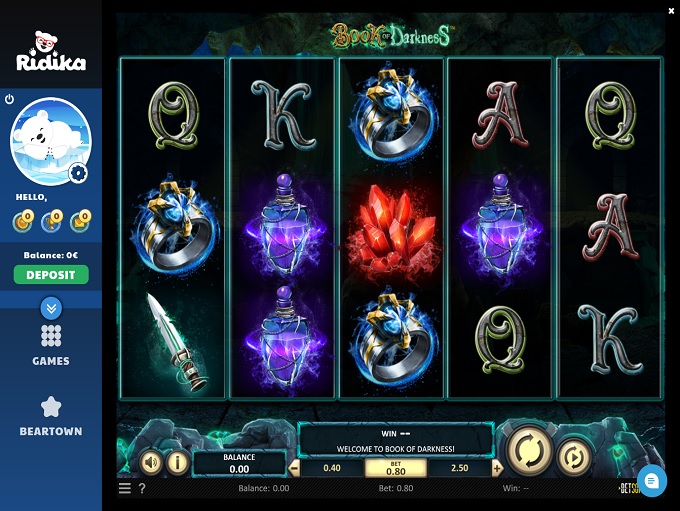
Task: Open the question mark help
Action: point(142,489)
